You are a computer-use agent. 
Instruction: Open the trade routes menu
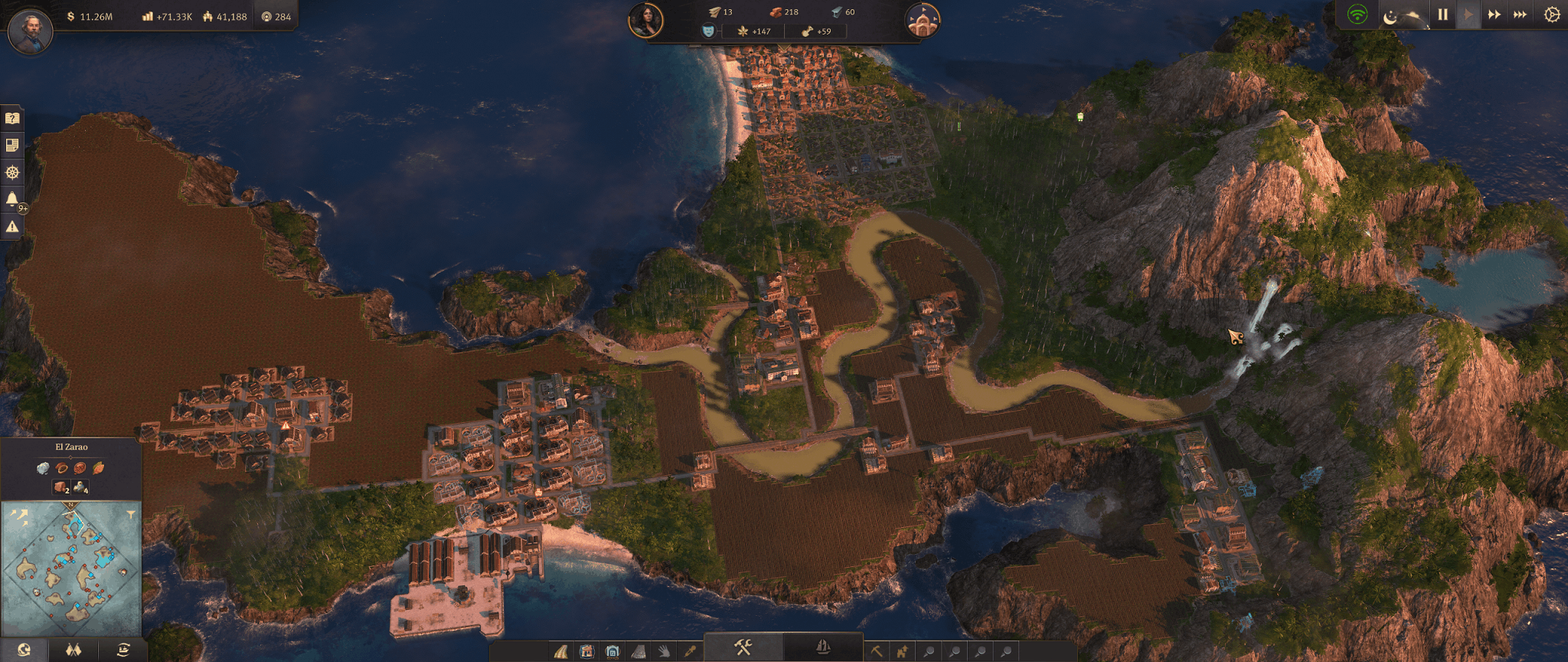122,651
